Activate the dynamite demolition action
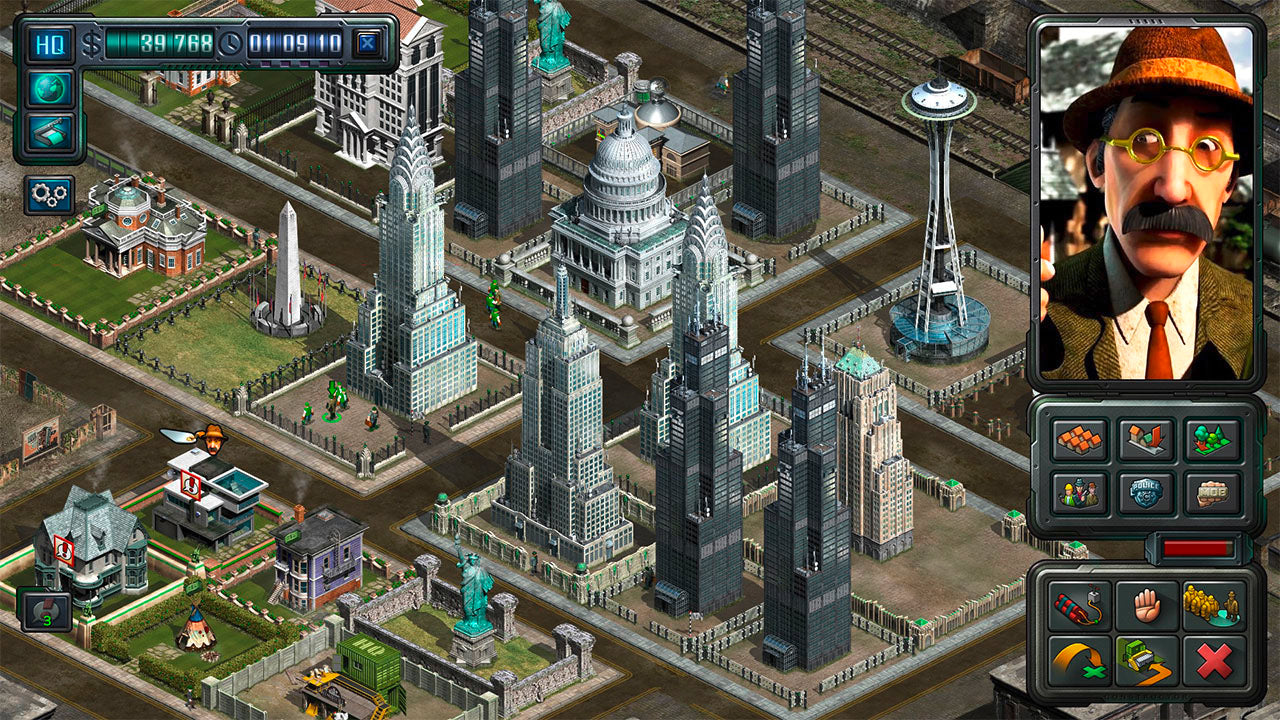Image resolution: width=1280 pixels, height=720 pixels. tap(1080, 606)
